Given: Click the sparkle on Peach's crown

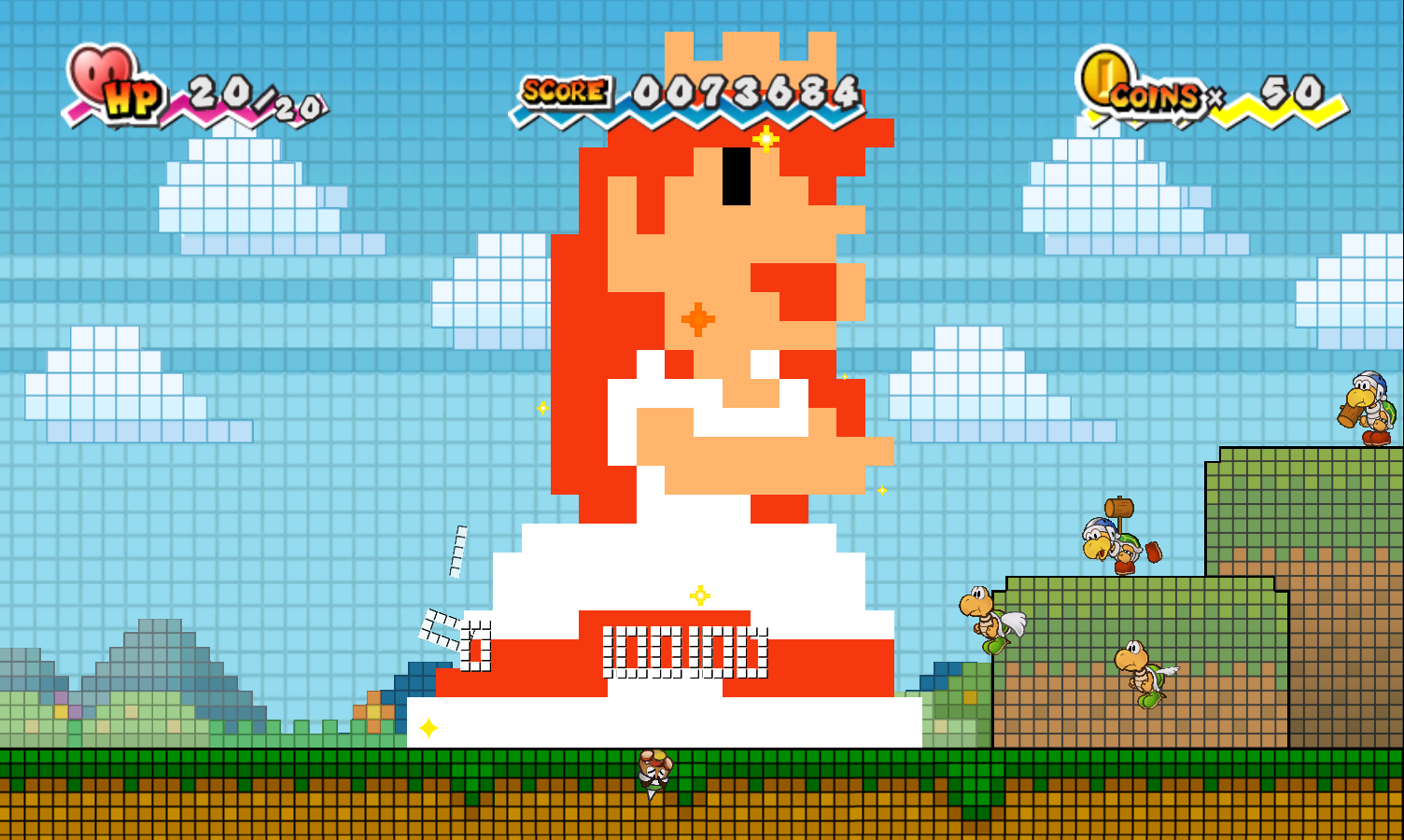Looking at the screenshot, I should coord(765,138).
